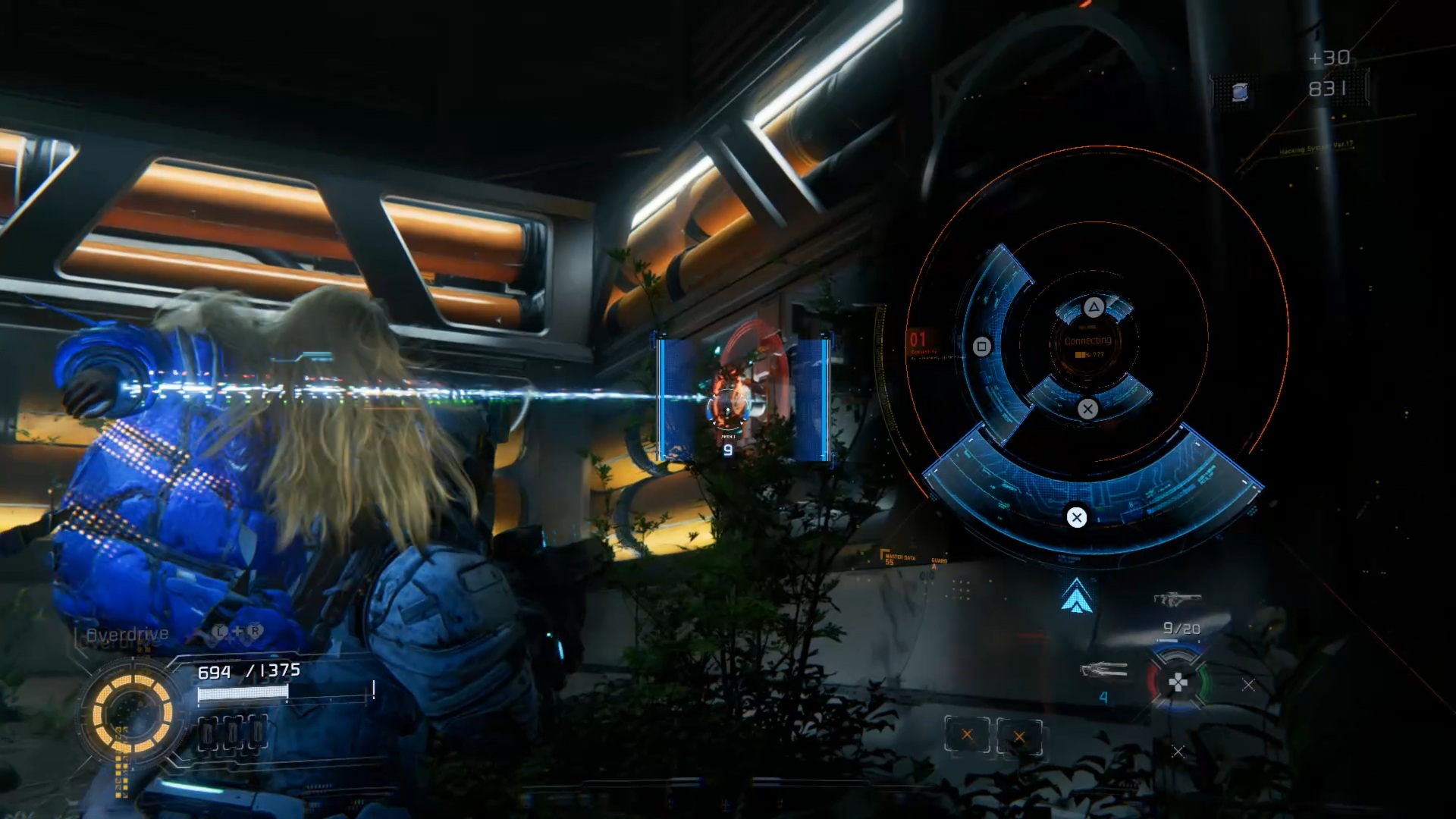
Task: Select the assault rifle weapon icon
Action: coord(1177,599)
